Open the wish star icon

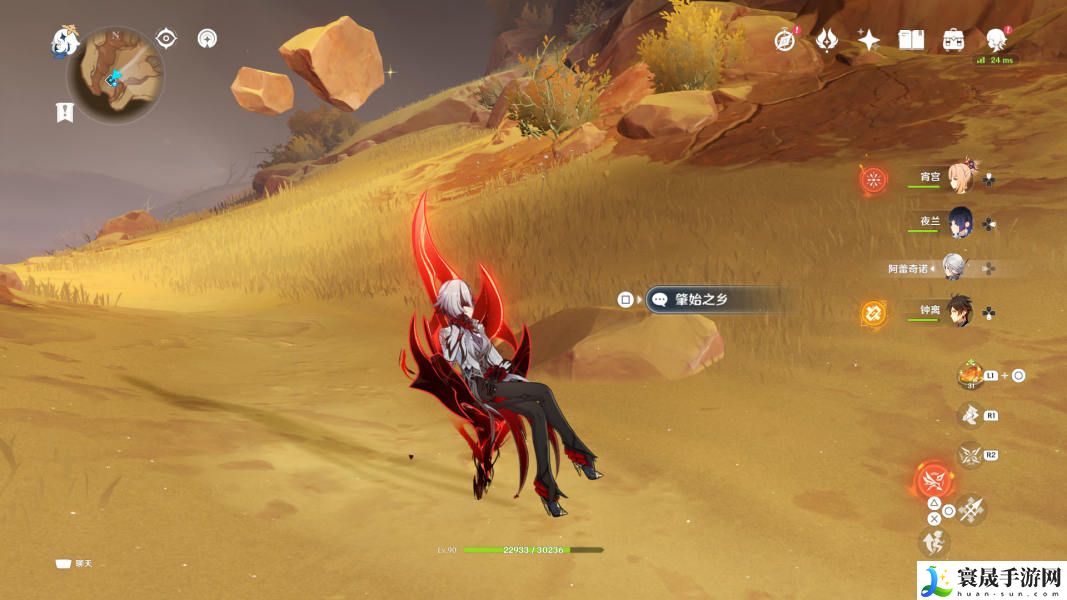[x=869, y=40]
